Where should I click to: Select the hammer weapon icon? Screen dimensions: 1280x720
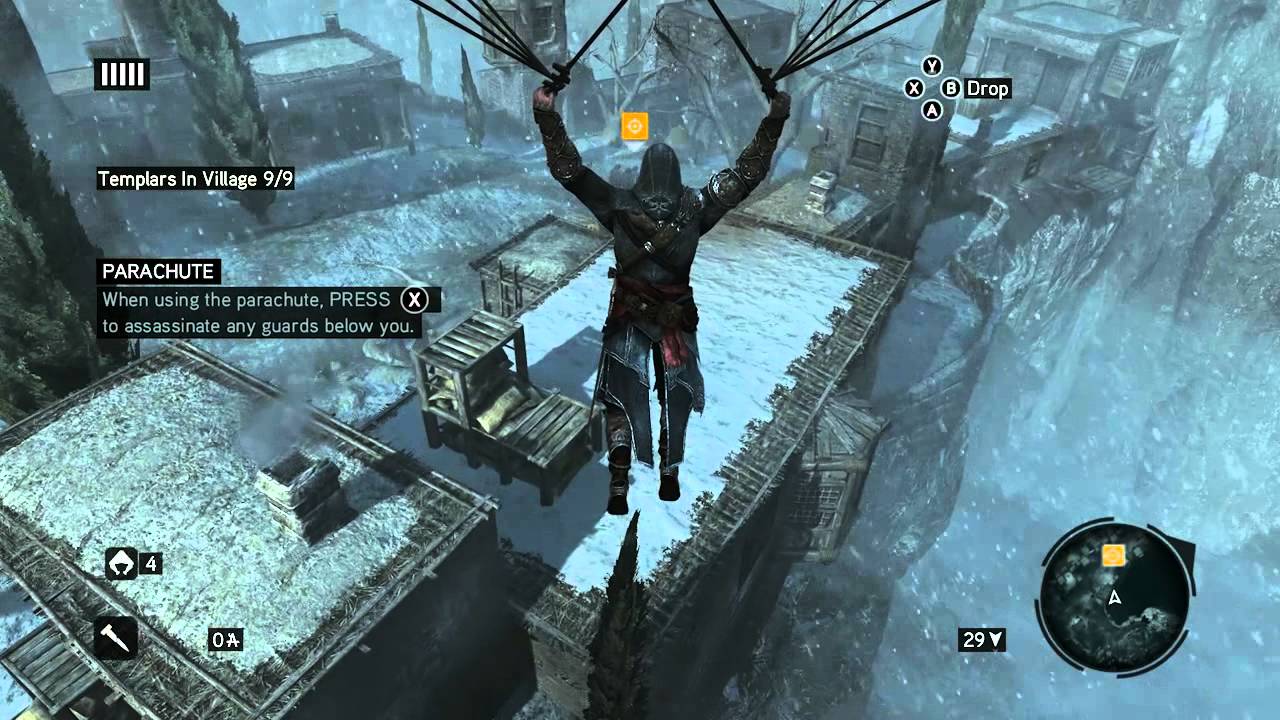116,638
